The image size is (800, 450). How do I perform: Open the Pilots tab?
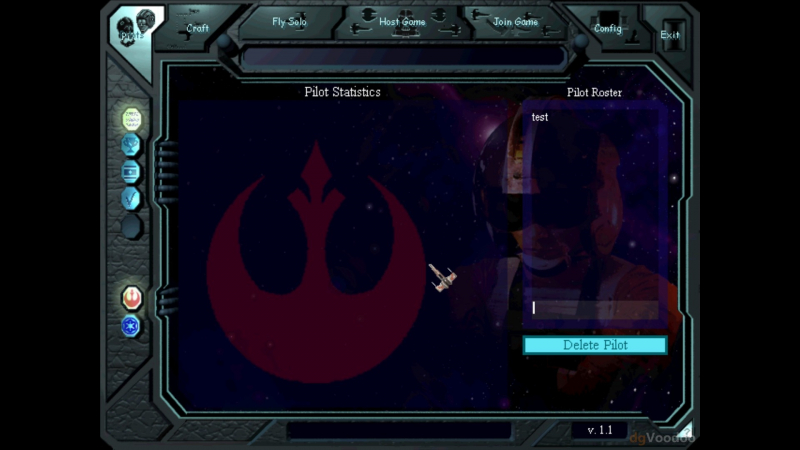click(x=132, y=30)
